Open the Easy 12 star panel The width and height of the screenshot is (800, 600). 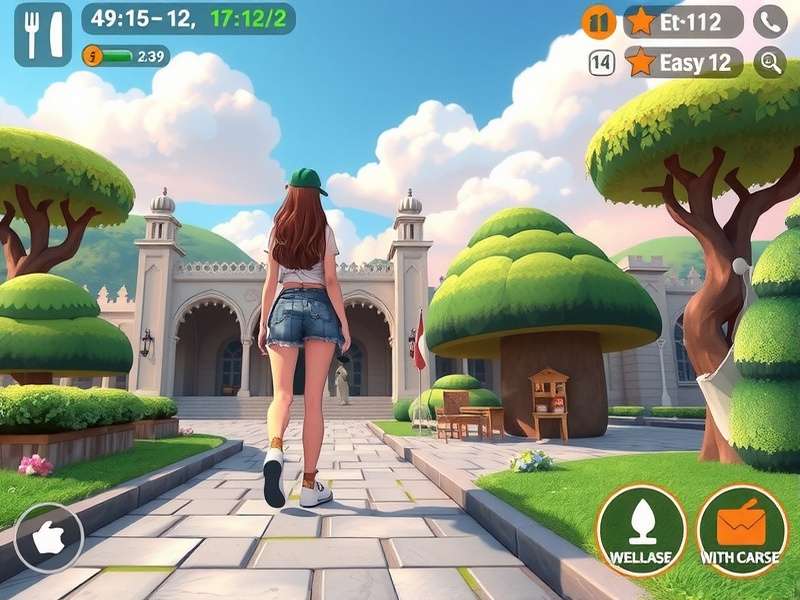coord(683,62)
